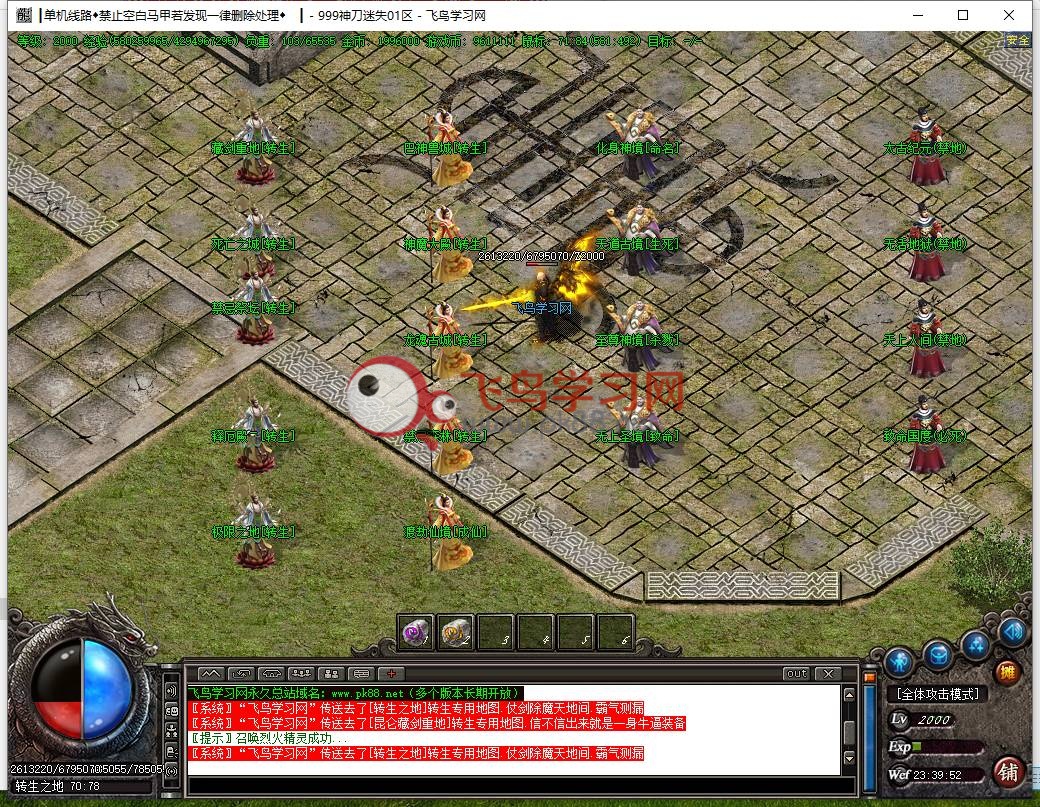Select the purple orb item in hotbar slot 1
The height and width of the screenshot is (807, 1040).
(416, 632)
